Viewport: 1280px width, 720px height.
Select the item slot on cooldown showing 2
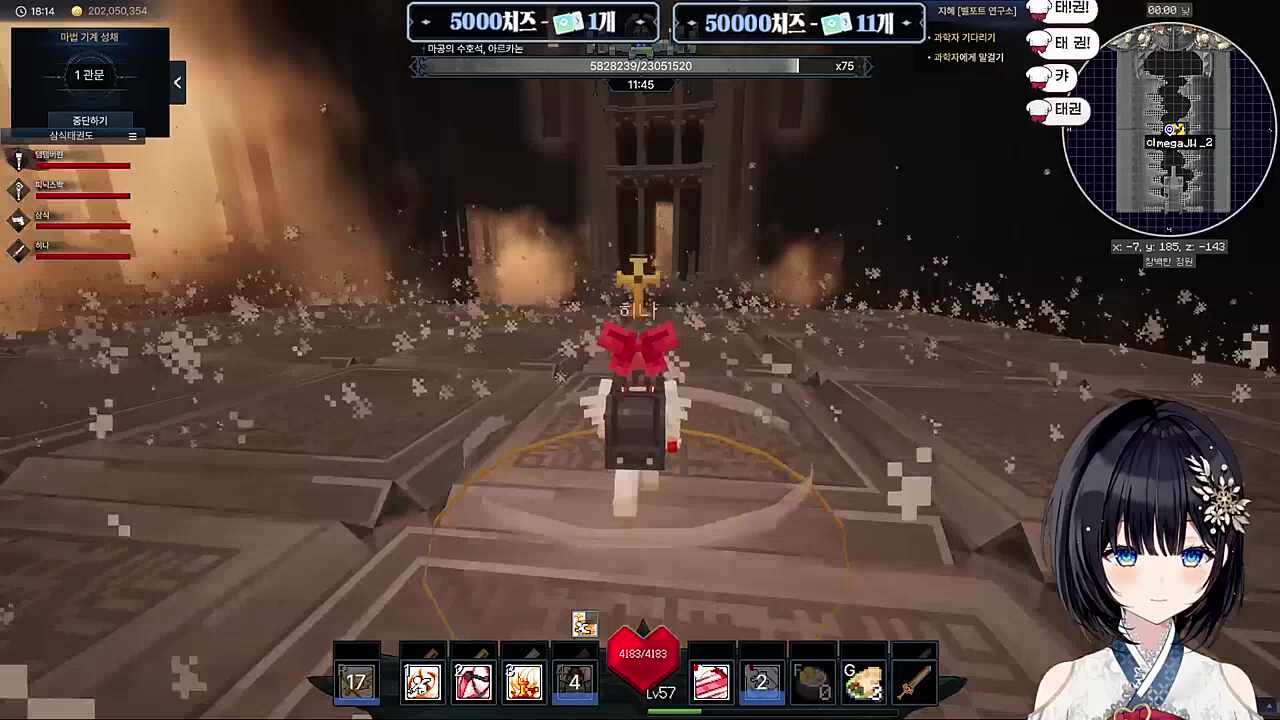pos(761,682)
